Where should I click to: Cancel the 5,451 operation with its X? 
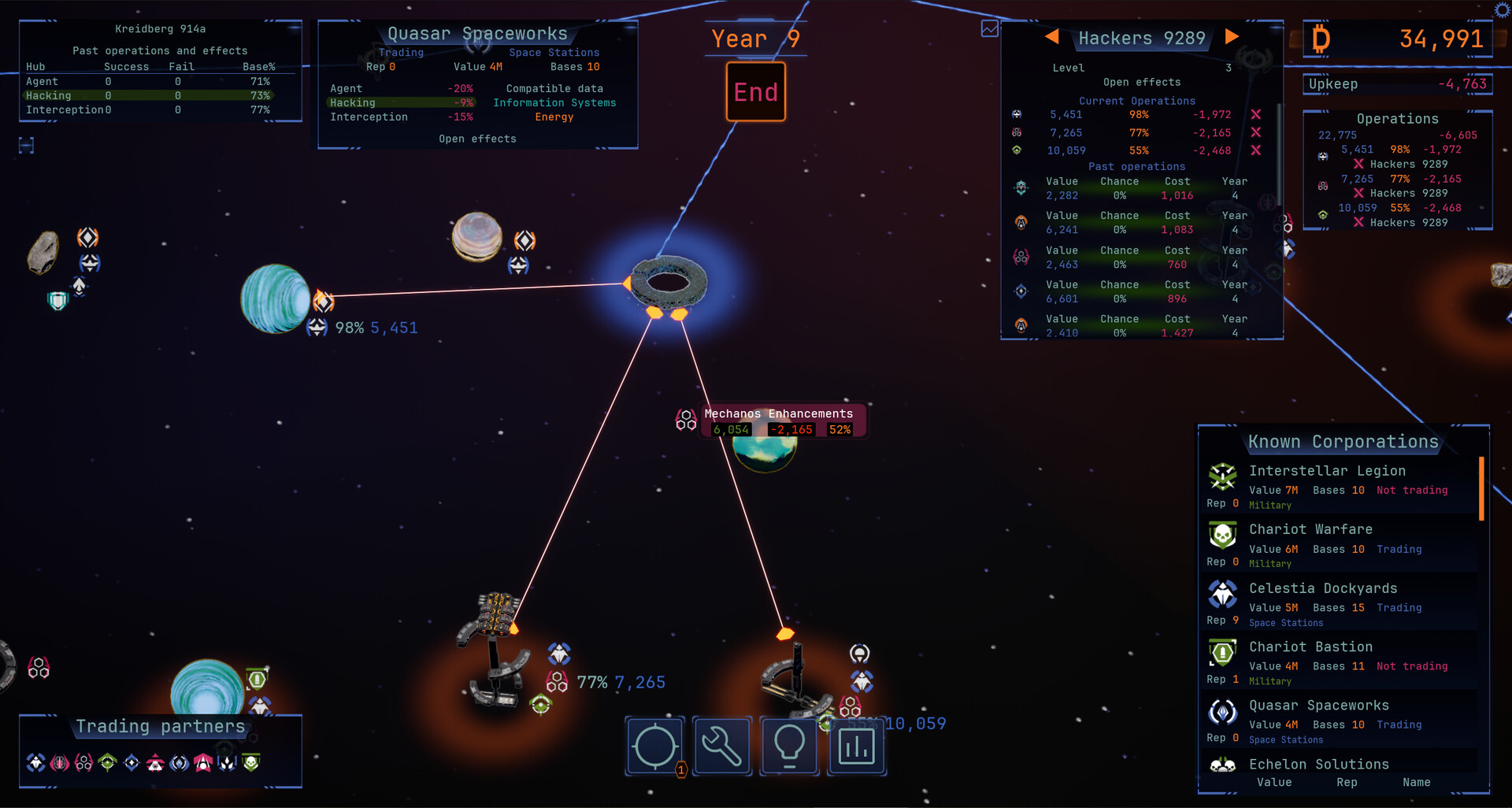click(1255, 113)
